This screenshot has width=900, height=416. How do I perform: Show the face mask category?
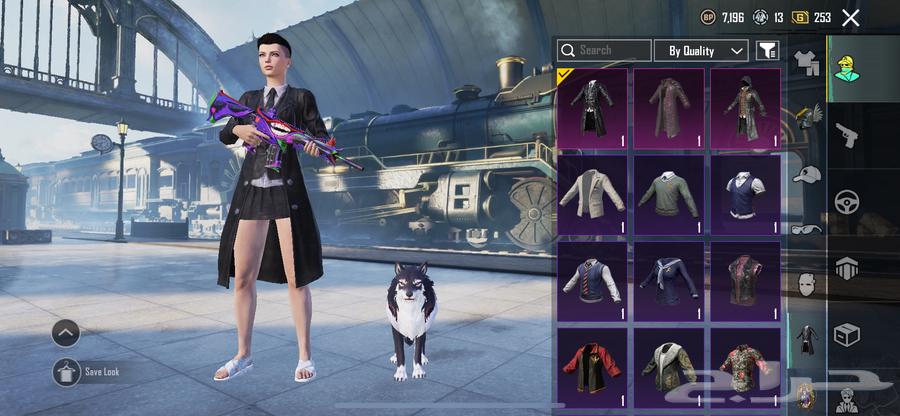806,284
